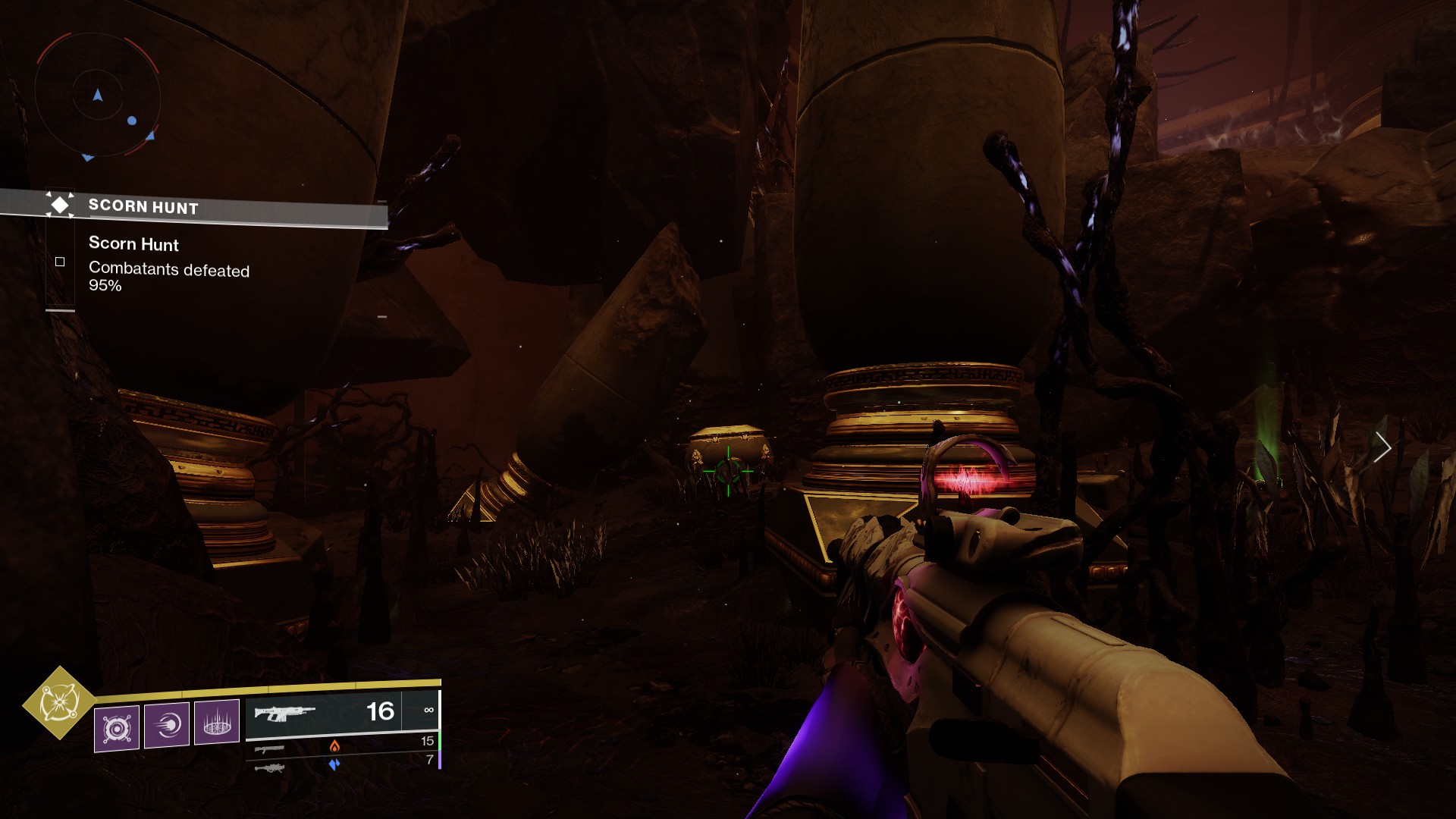
Task: Click the circular radar minimap
Action: click(97, 96)
